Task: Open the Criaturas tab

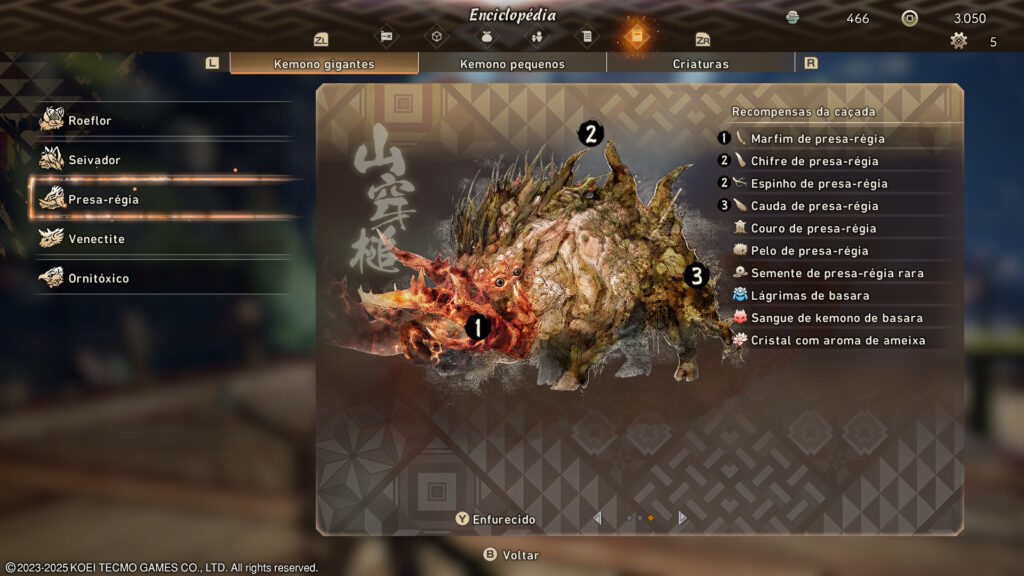Action: (x=700, y=64)
